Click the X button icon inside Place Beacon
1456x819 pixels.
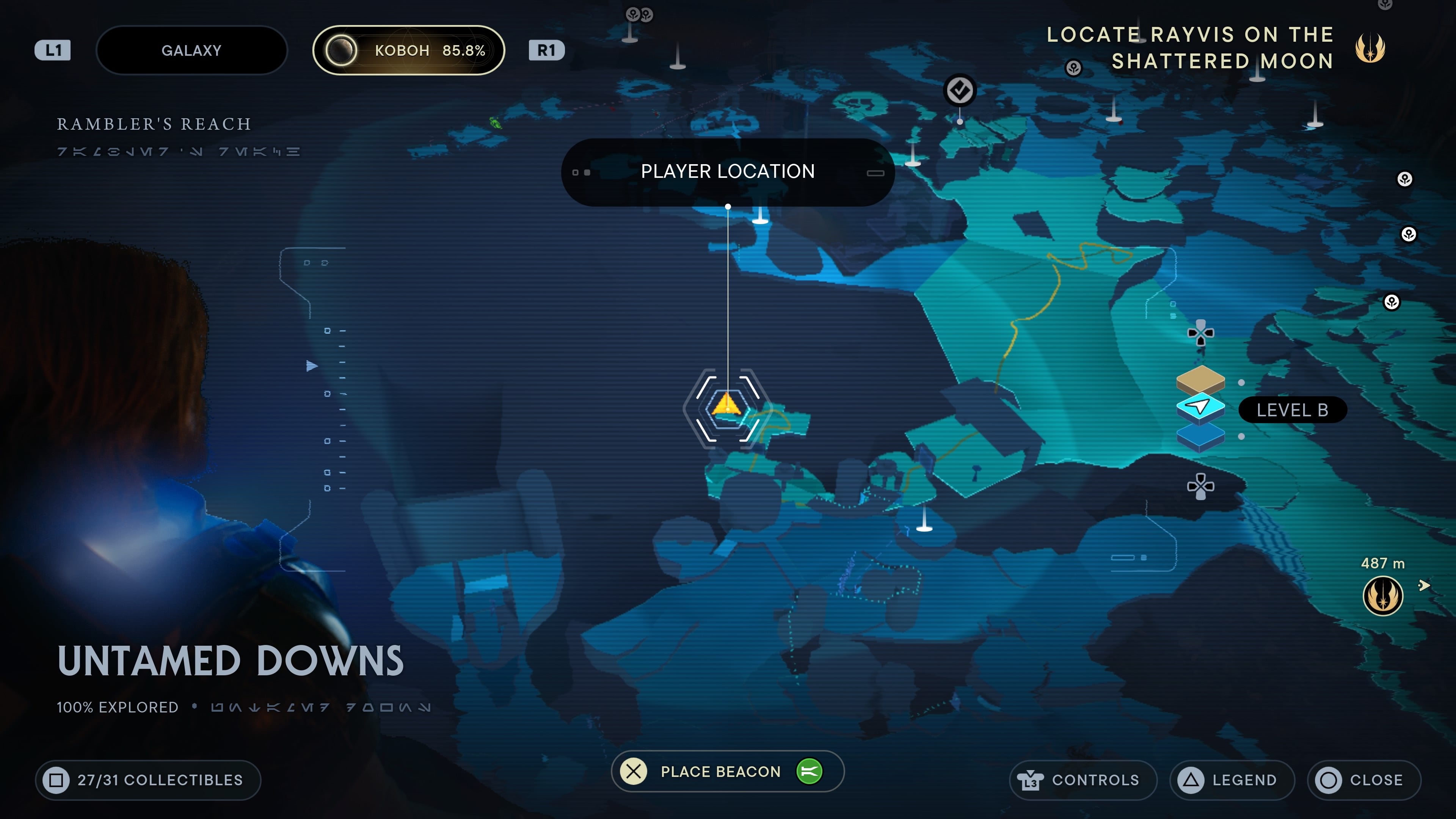point(634,772)
